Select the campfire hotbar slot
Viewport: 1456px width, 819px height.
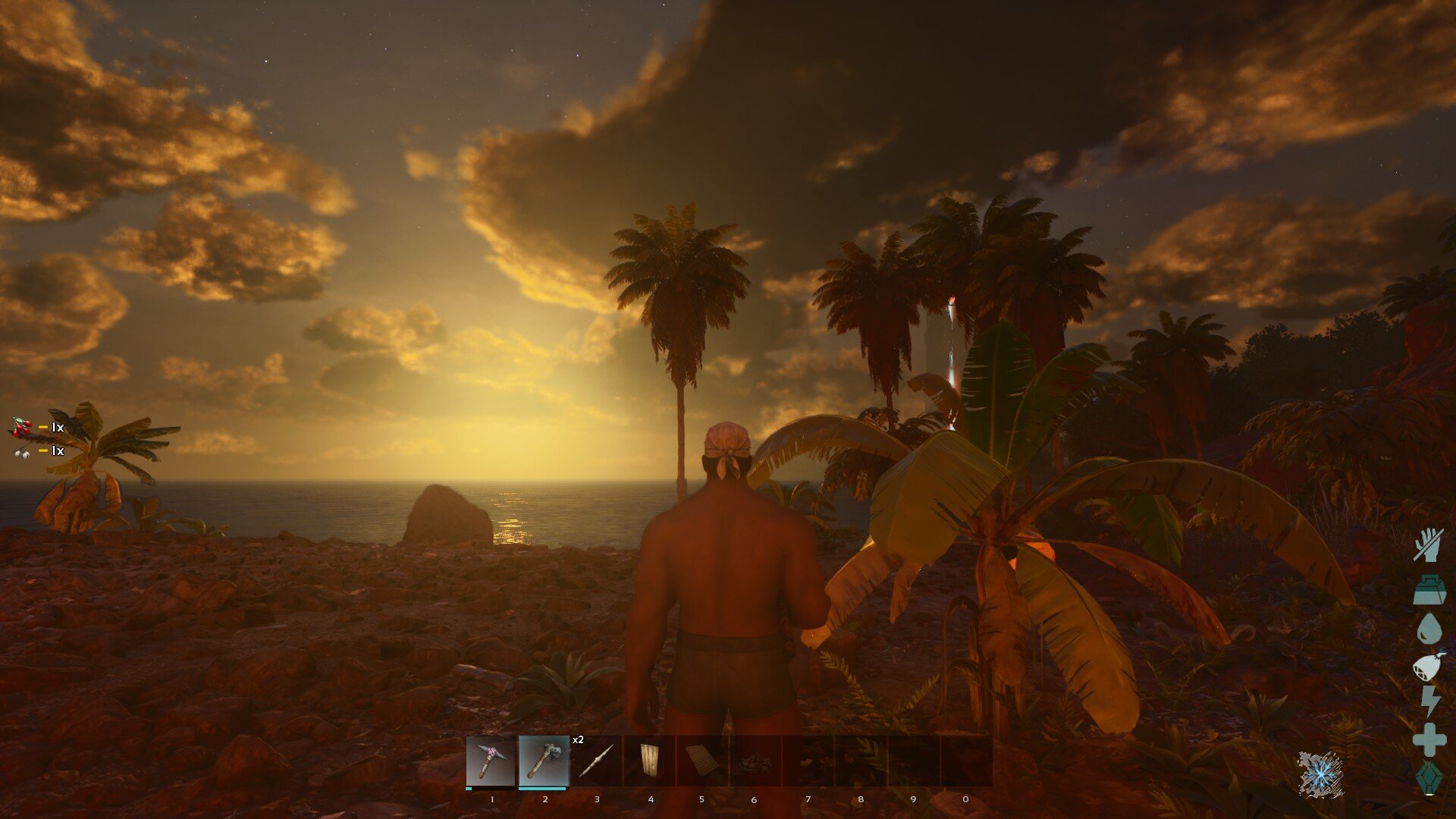pyautogui.click(x=755, y=761)
